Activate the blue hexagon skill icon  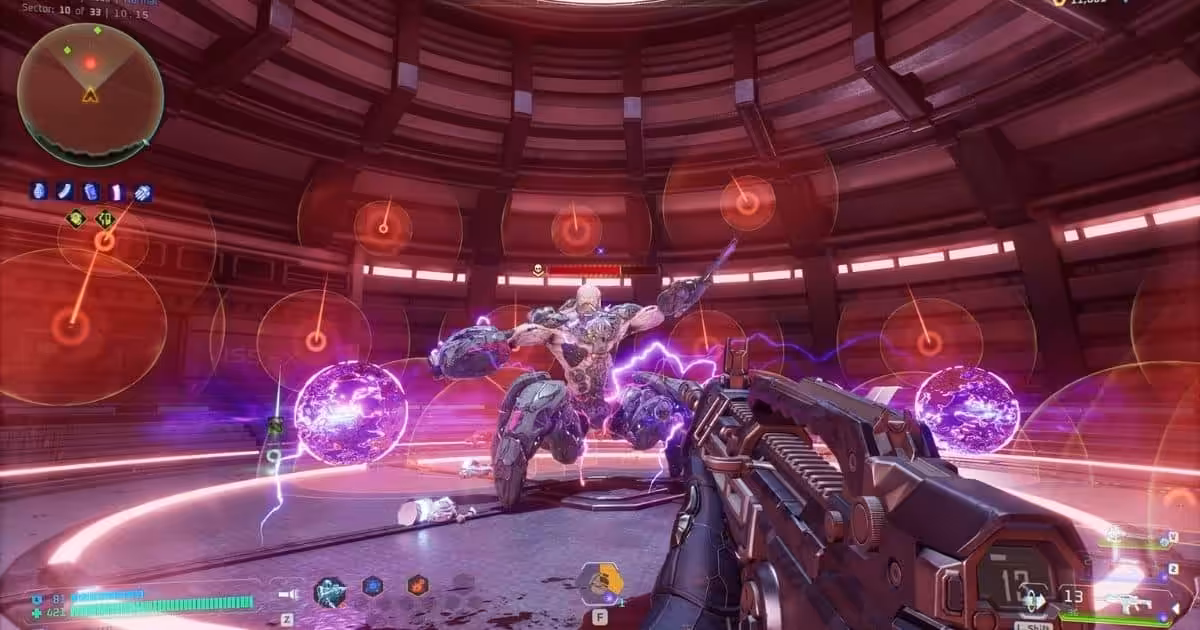pos(373,586)
